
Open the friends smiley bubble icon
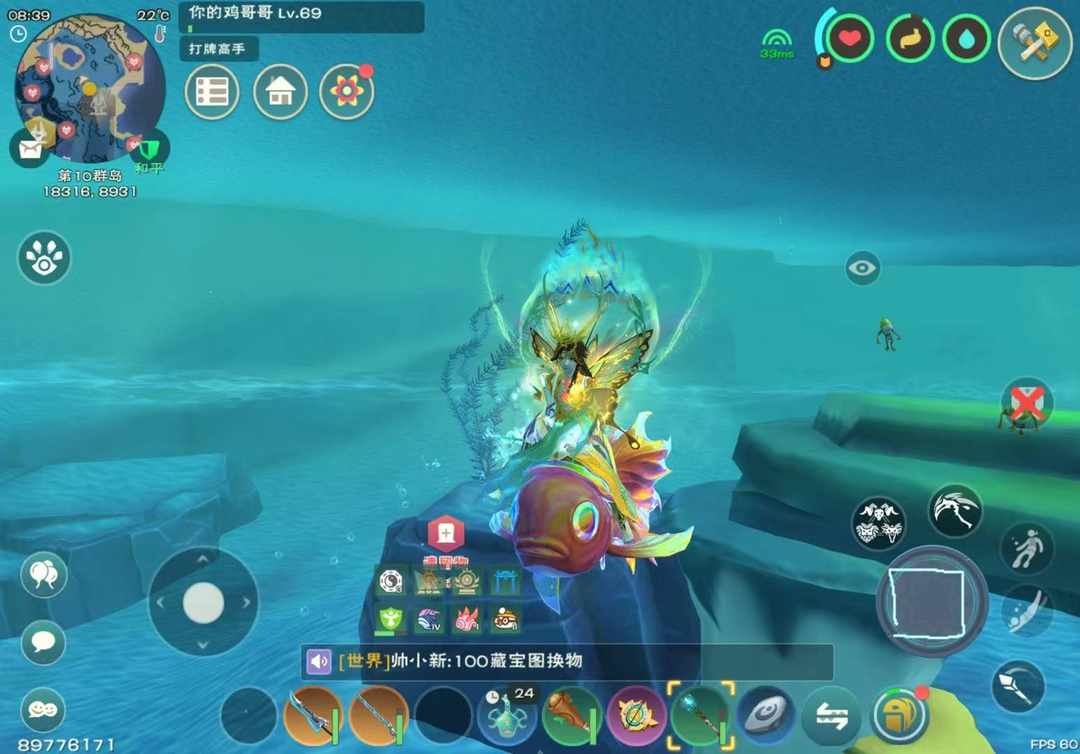pyautogui.click(x=42, y=708)
